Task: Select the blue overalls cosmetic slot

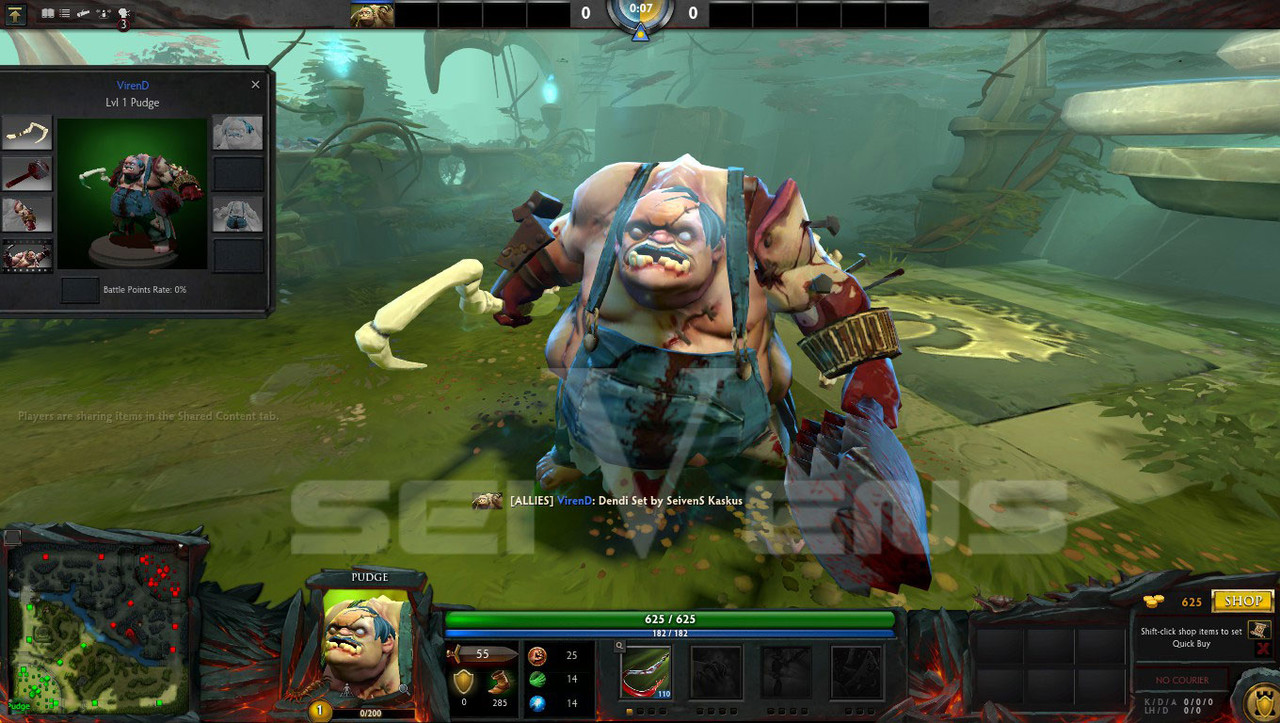Action: click(238, 214)
